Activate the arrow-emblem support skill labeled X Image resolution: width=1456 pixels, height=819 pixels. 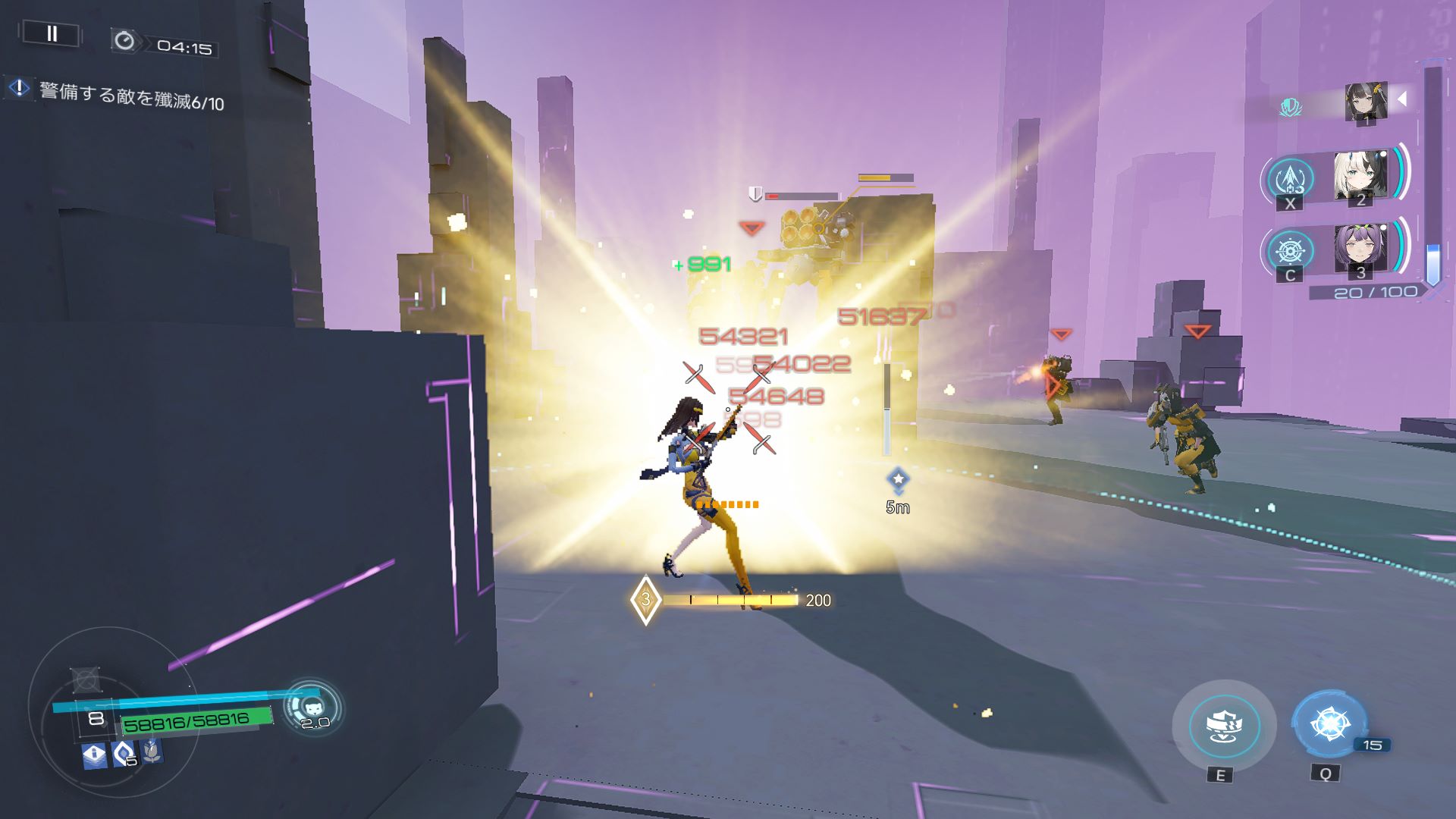1290,180
